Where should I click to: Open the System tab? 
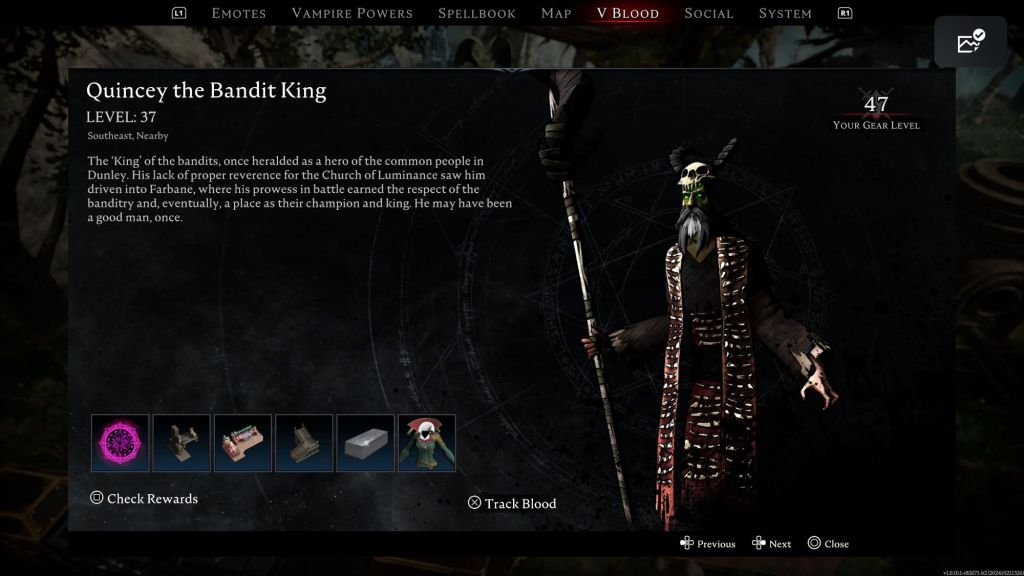point(785,13)
